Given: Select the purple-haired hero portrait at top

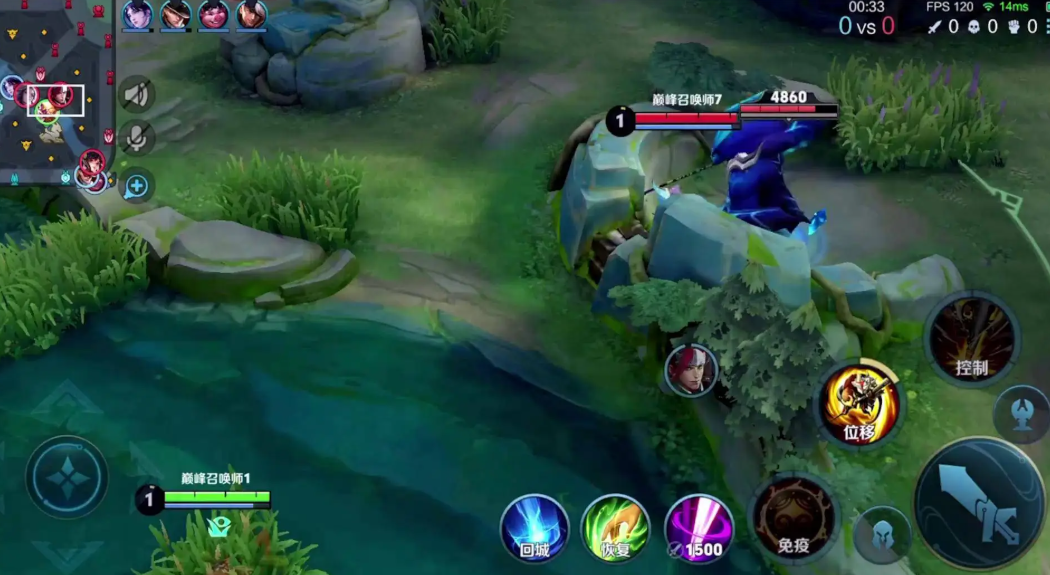Looking at the screenshot, I should (137, 15).
